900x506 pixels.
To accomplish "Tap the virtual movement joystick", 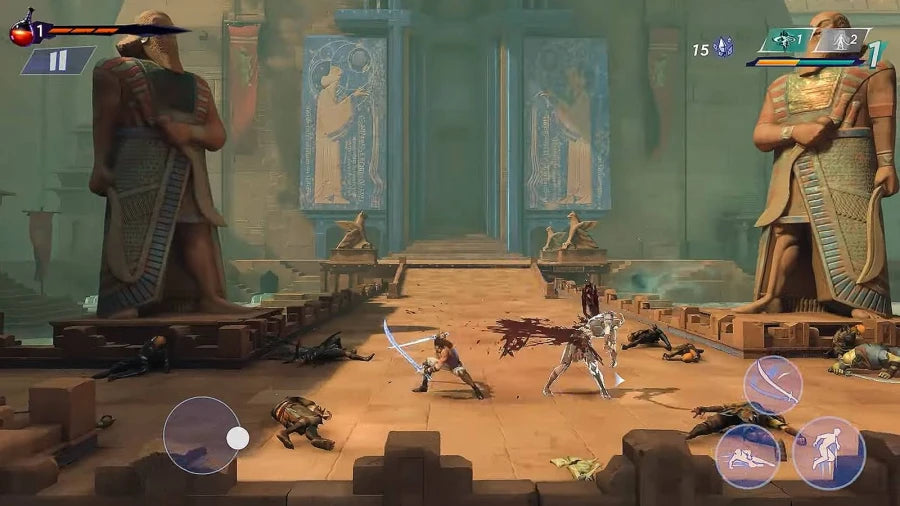I will click(x=203, y=436).
